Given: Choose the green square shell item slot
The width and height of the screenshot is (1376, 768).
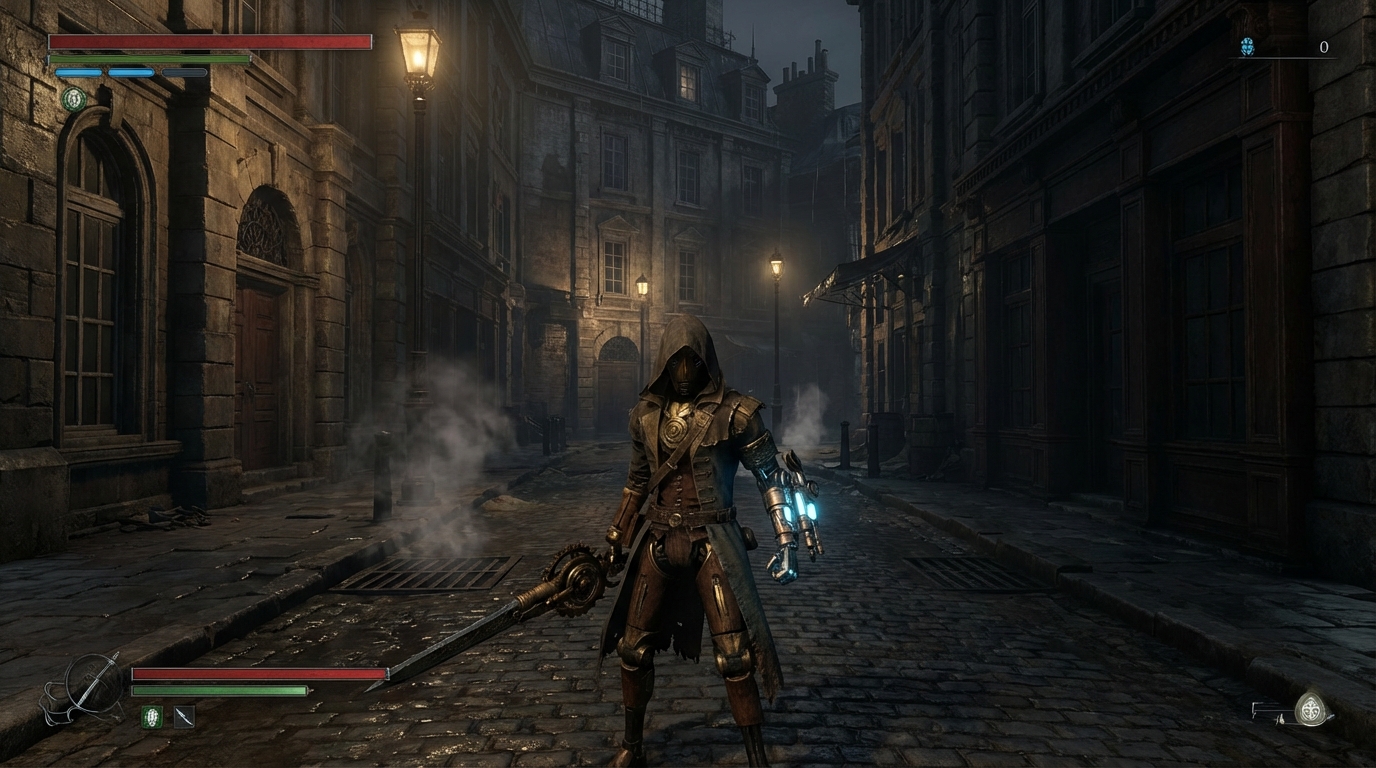Looking at the screenshot, I should [151, 716].
